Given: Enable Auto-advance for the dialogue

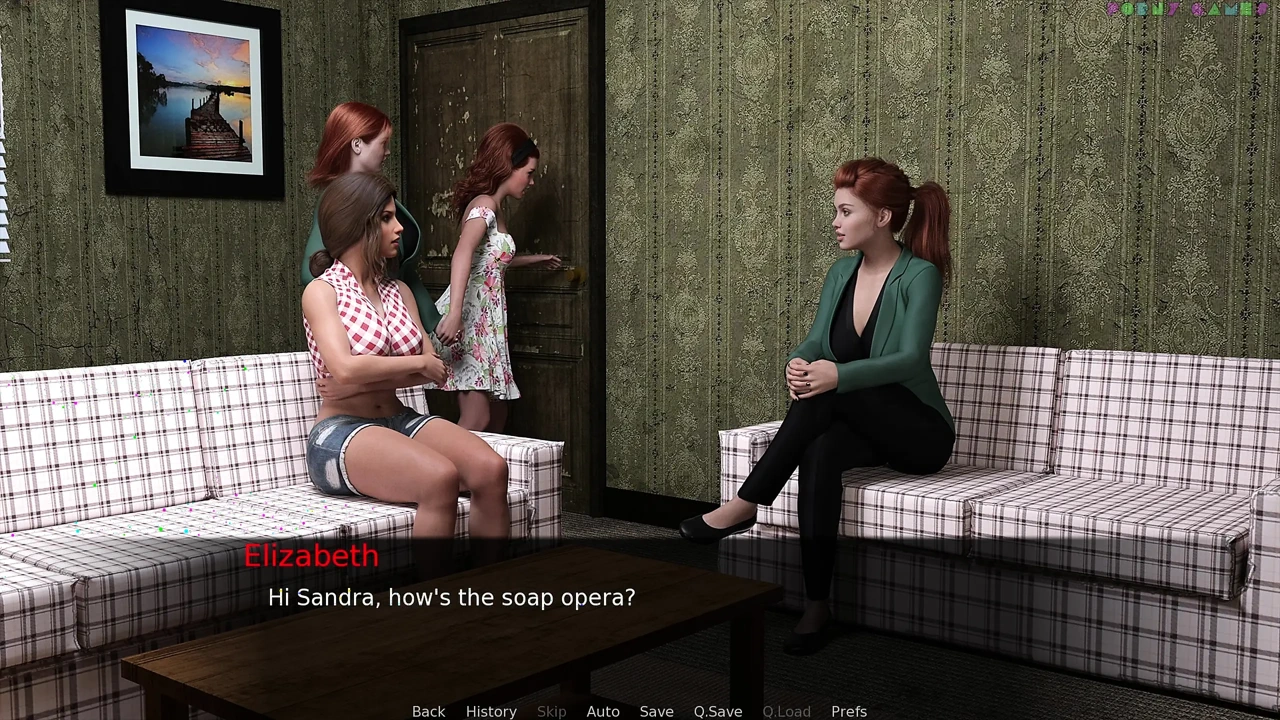Looking at the screenshot, I should click(x=603, y=711).
